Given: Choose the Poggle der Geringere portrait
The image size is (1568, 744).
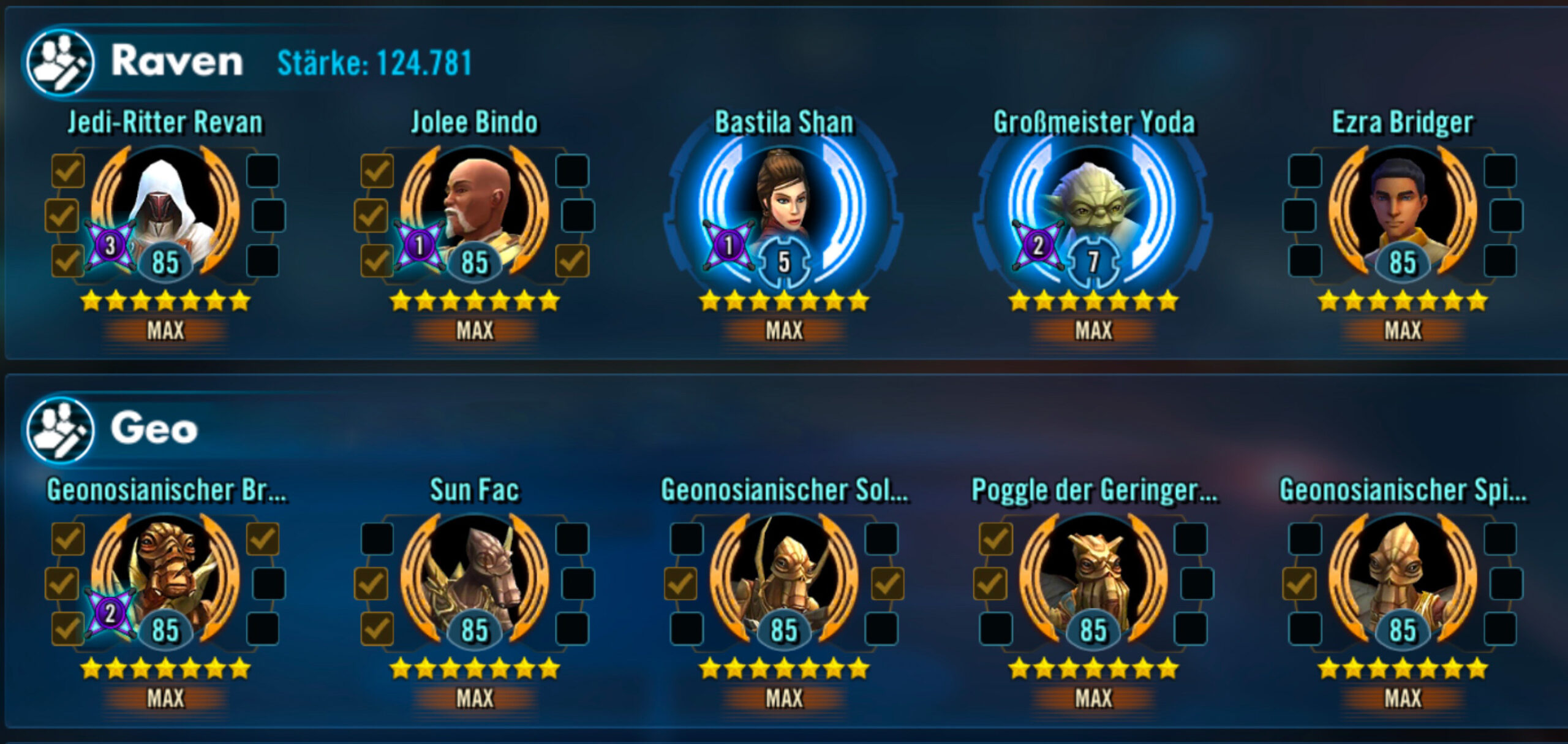Looking at the screenshot, I should click(1093, 577).
